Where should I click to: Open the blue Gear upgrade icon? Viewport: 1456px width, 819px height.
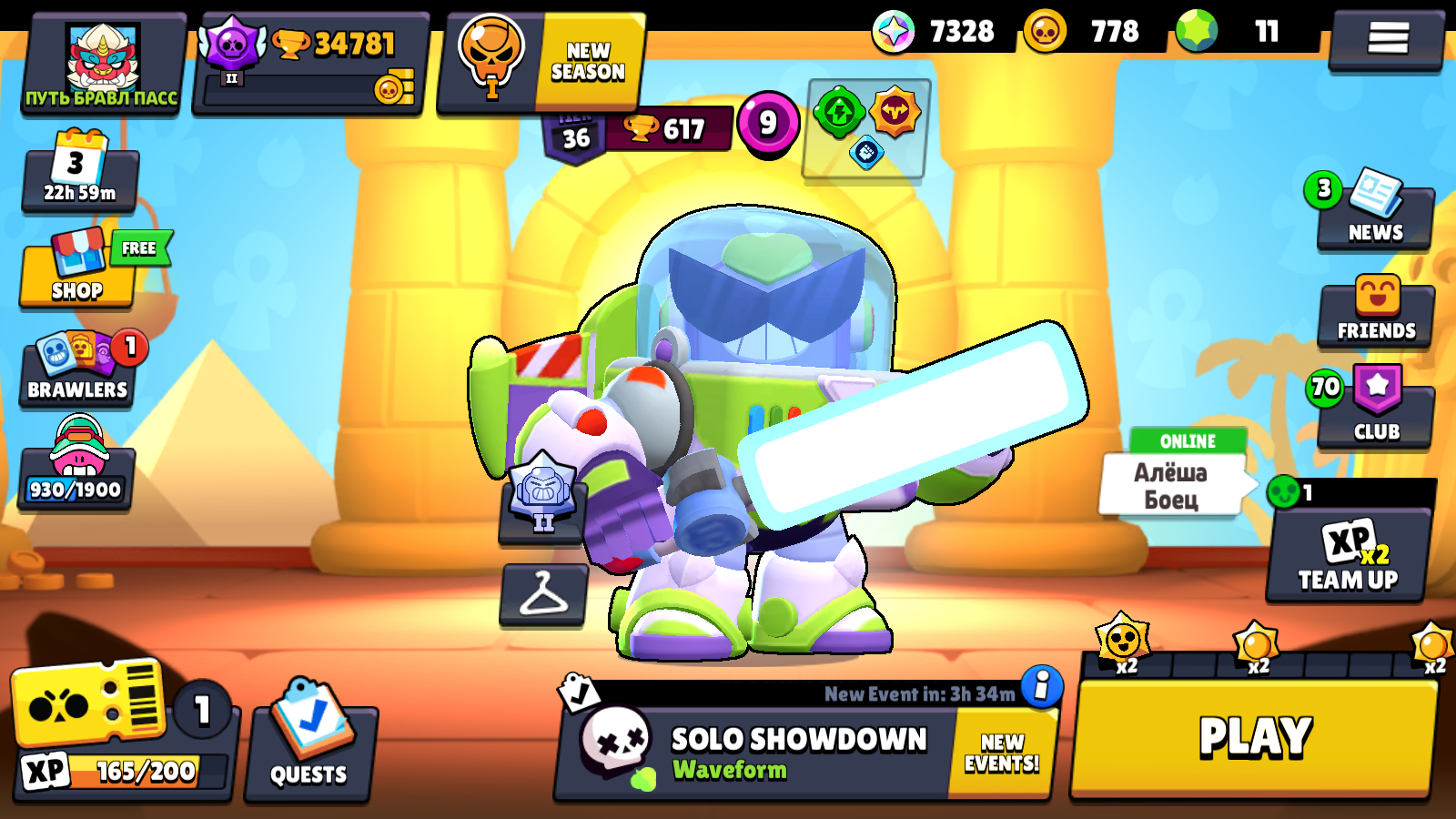coord(868,154)
